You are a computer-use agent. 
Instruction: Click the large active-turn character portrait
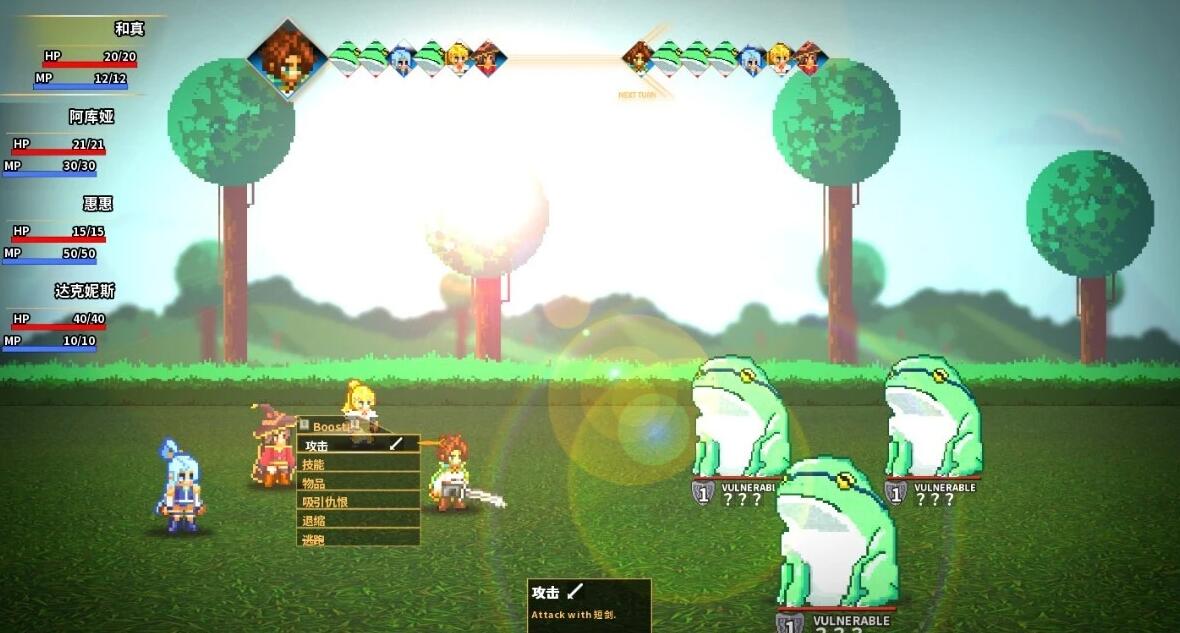coord(288,58)
